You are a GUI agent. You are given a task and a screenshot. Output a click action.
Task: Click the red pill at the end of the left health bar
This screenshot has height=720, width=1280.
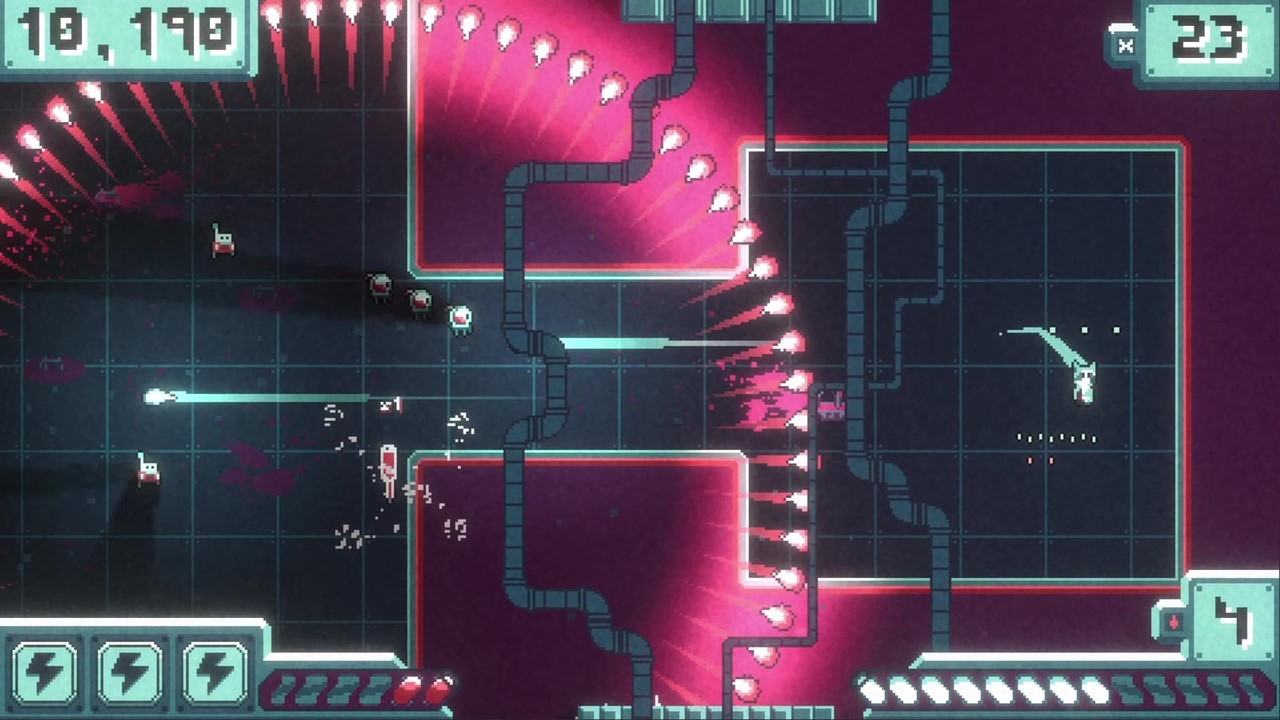pos(440,688)
